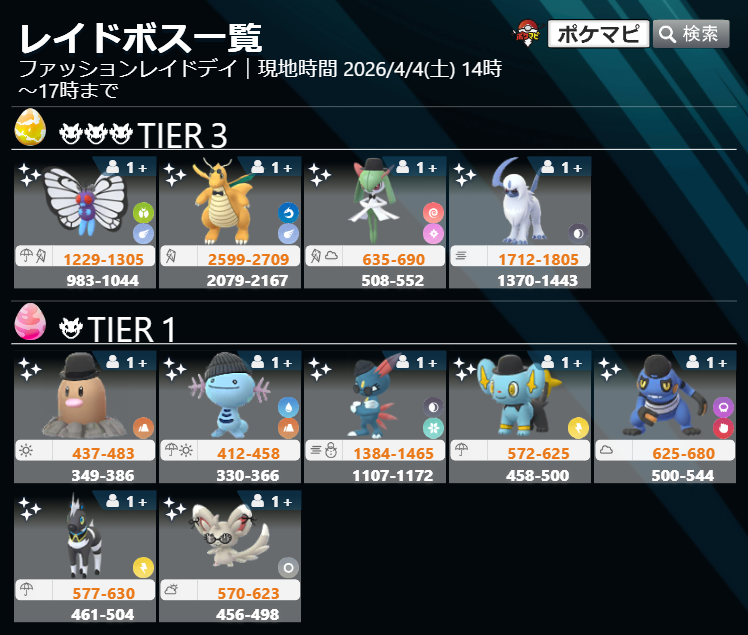Click the TIER 1 pink egg icon
Screen dimensions: 748x635
tap(30, 322)
